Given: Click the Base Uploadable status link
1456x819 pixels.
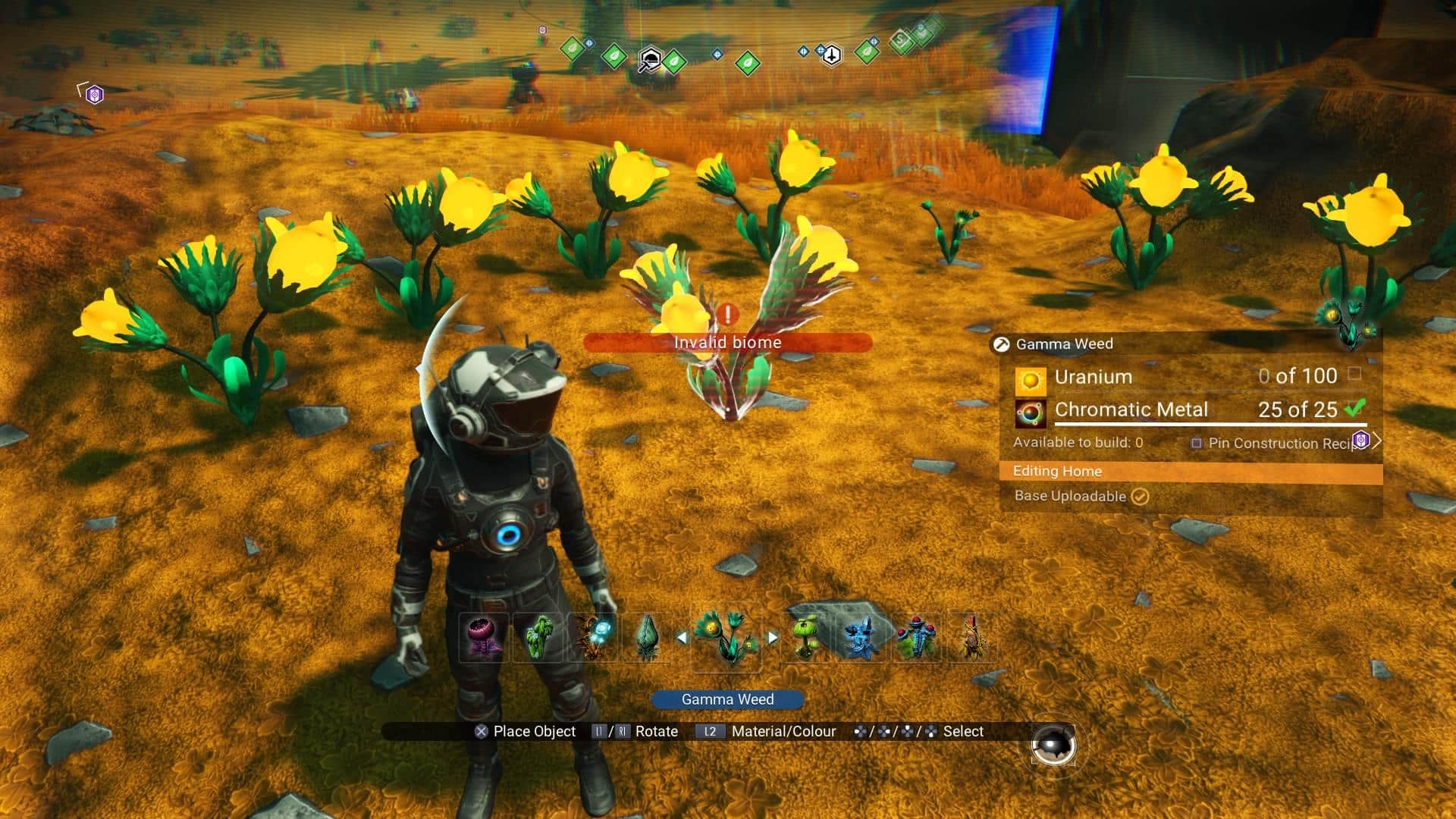Looking at the screenshot, I should pyautogui.click(x=1071, y=497).
